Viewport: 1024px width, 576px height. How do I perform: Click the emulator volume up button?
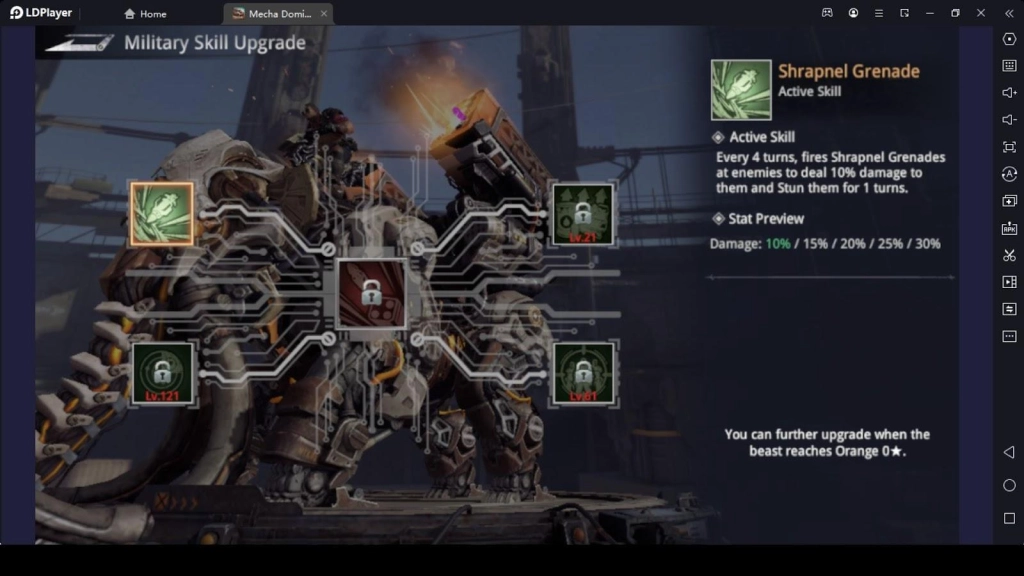point(1009,93)
